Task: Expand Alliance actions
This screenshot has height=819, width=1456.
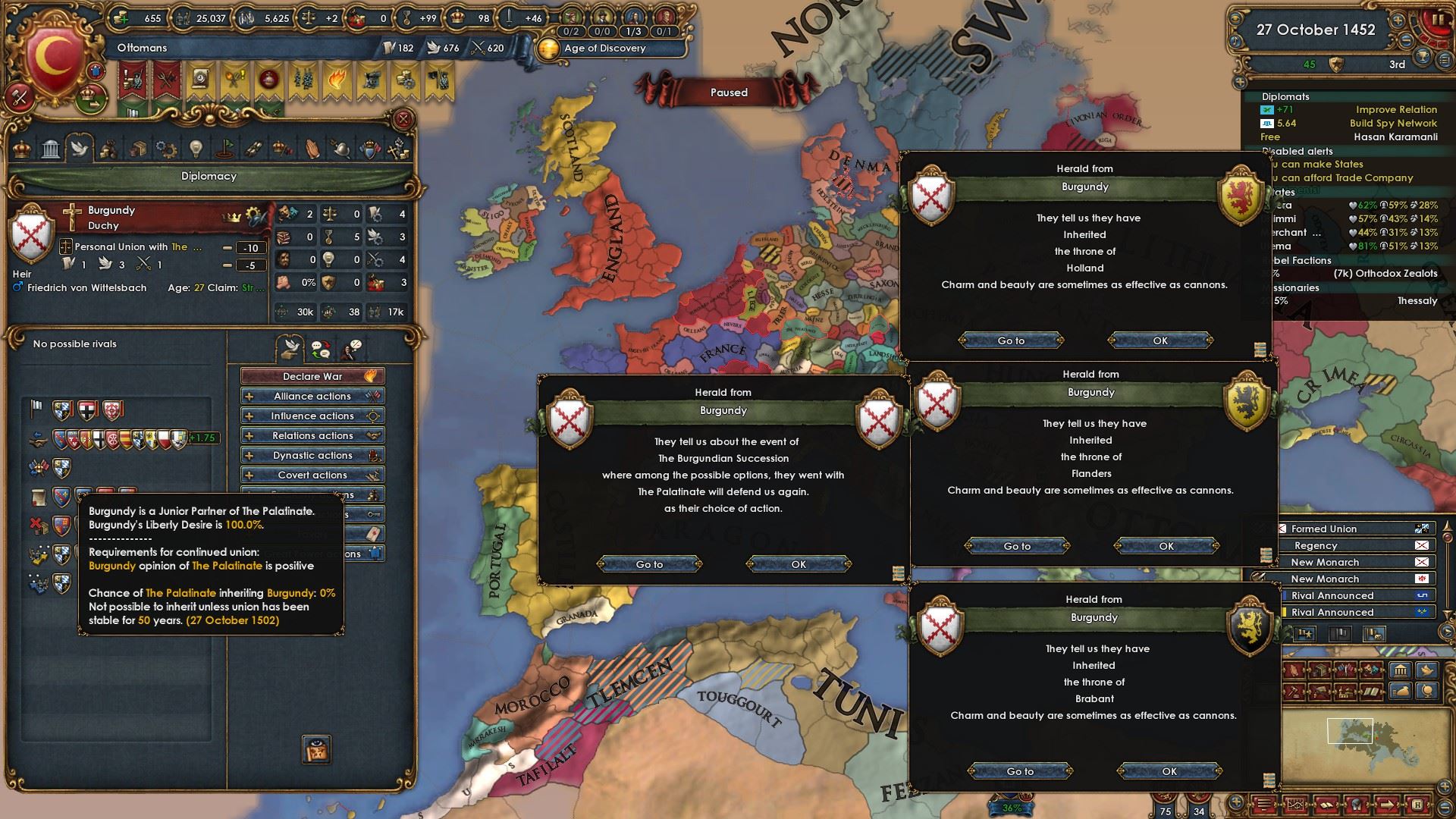Action: click(312, 396)
